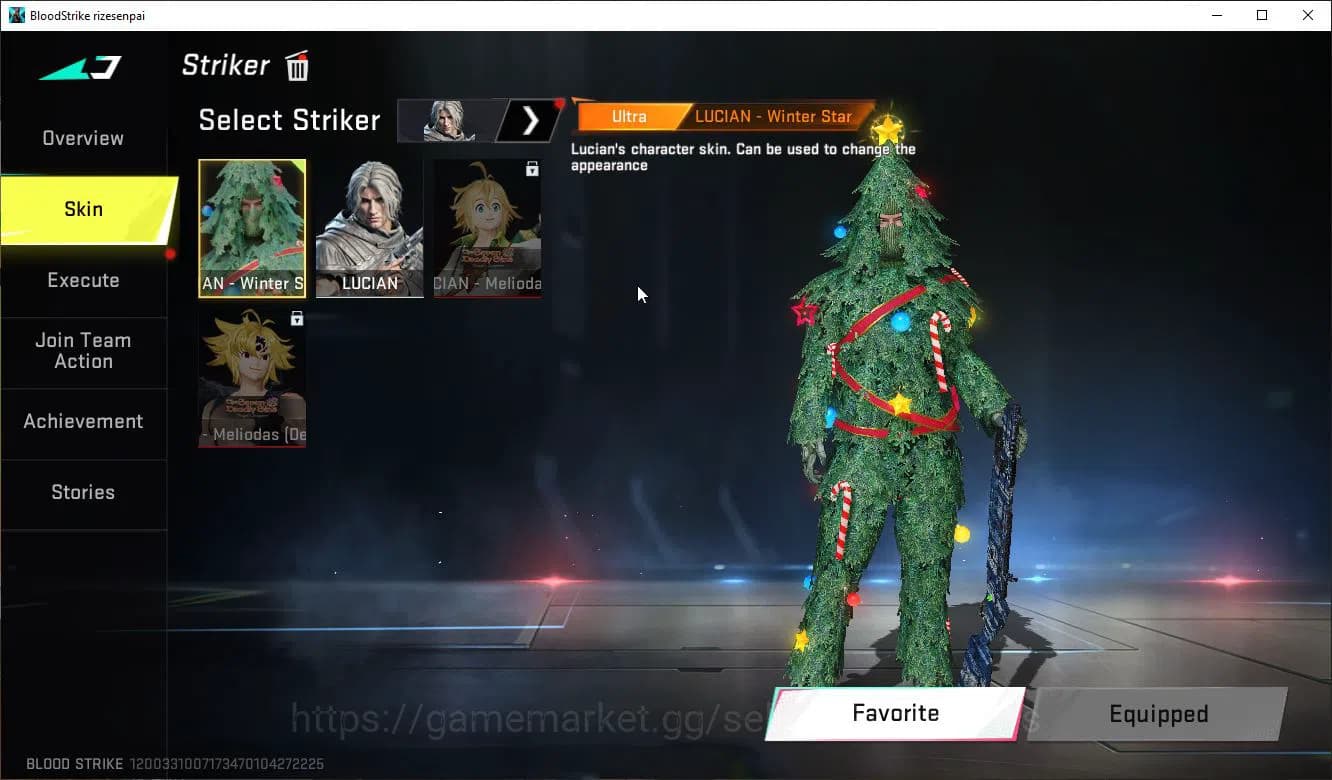This screenshot has width=1332, height=780.
Task: Click the yellow Skin tab highlight bar
Action: [83, 209]
